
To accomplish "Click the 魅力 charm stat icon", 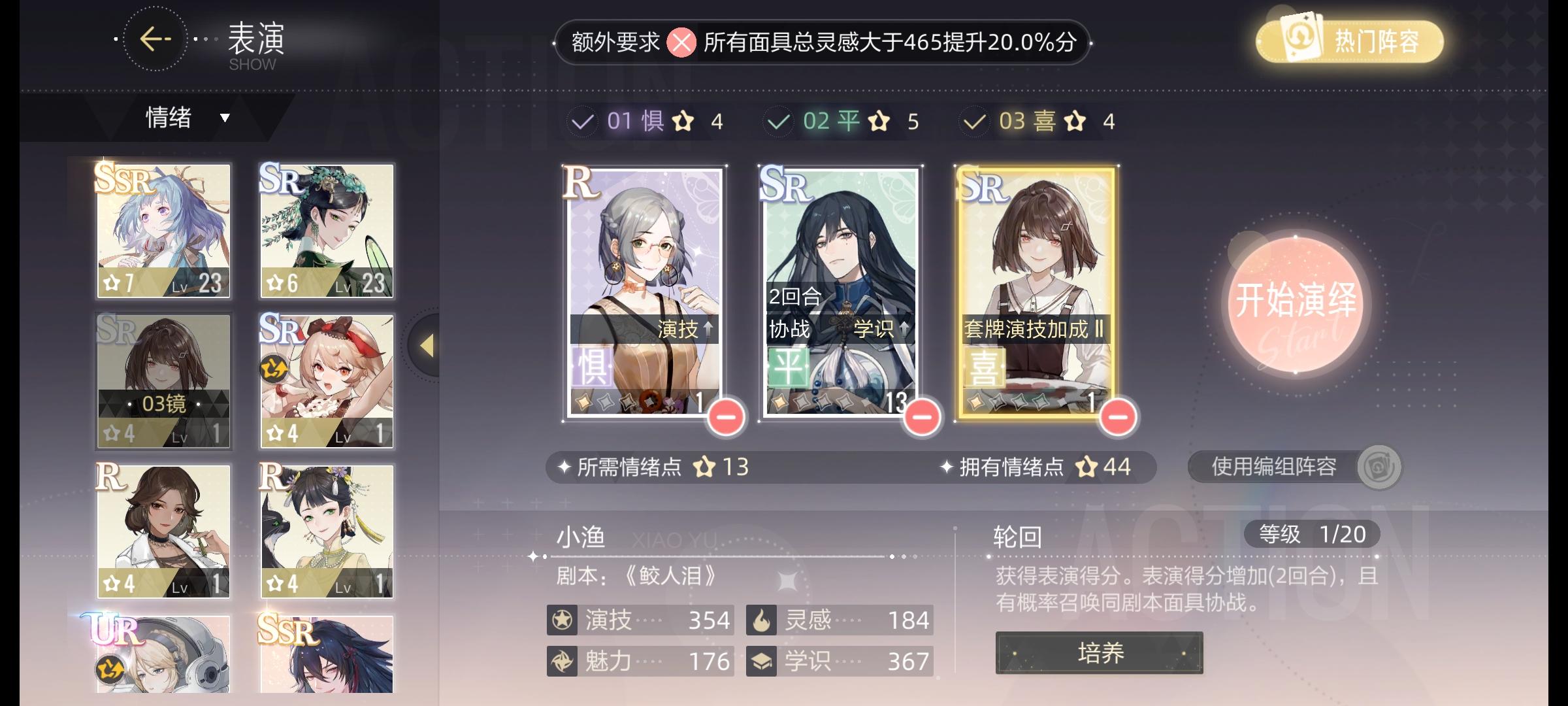I will (x=563, y=662).
